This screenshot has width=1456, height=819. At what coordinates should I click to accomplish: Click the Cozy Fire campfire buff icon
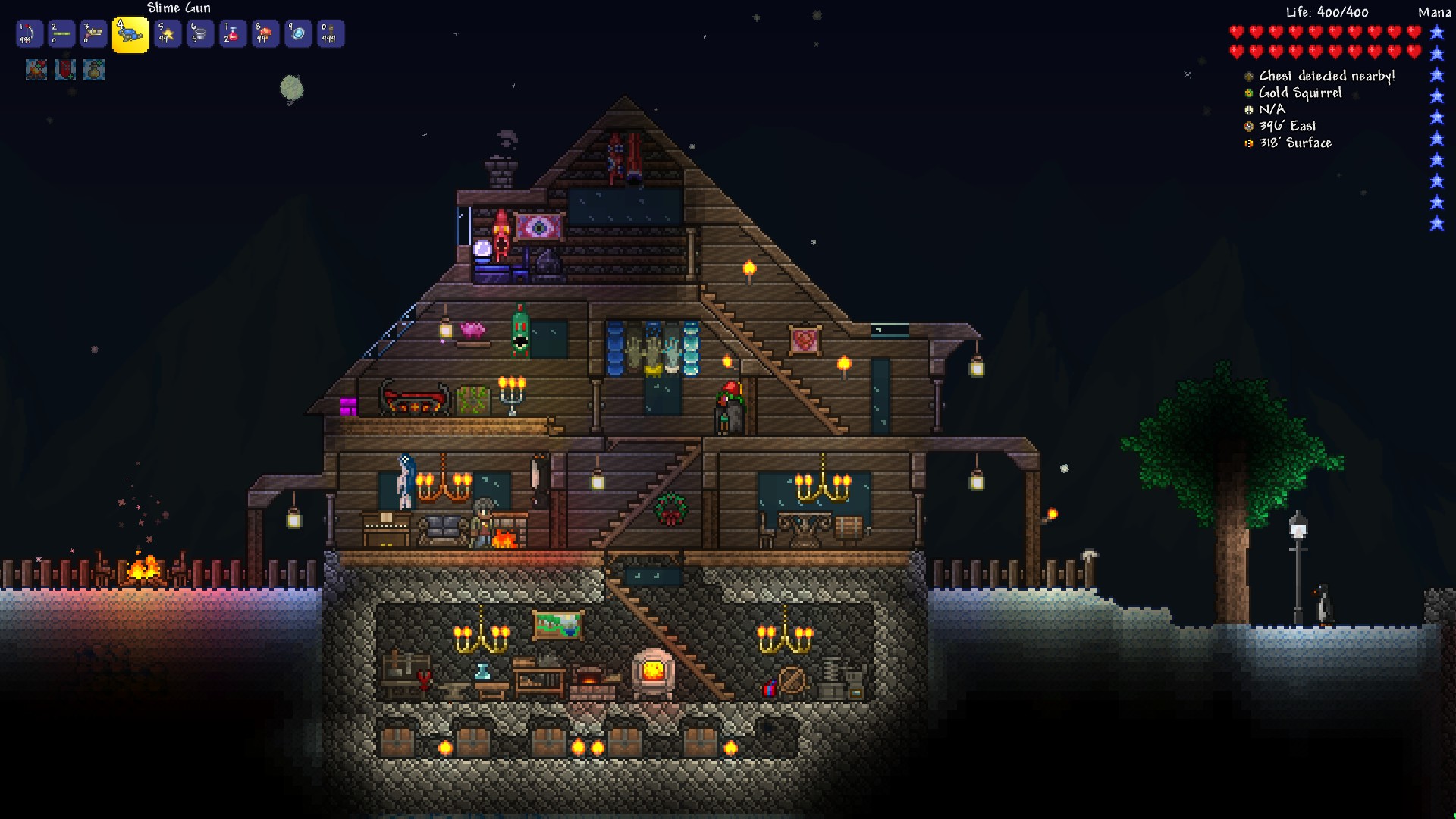coord(36,70)
